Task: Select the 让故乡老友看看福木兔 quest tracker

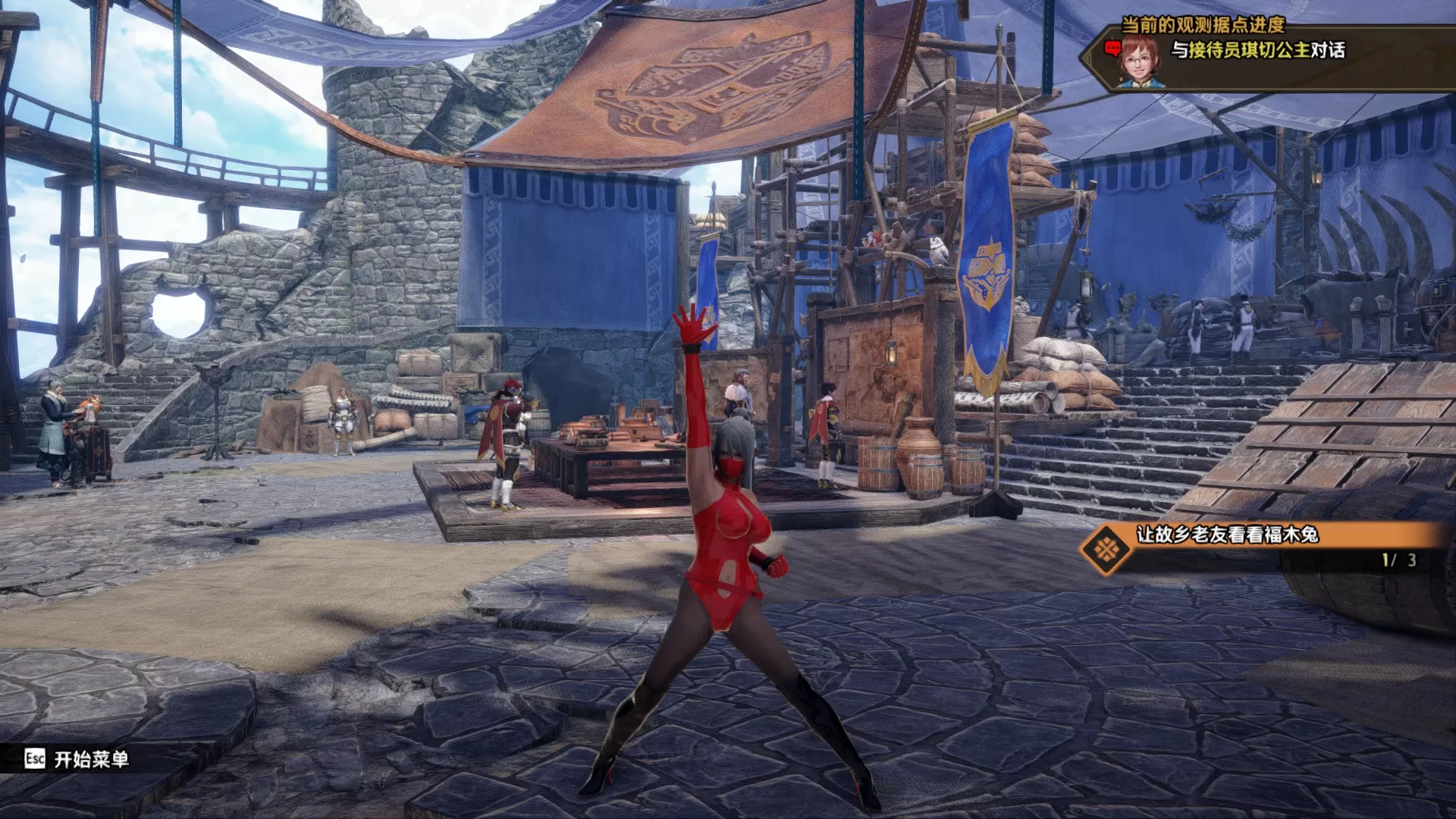Action: pyautogui.click(x=1226, y=535)
